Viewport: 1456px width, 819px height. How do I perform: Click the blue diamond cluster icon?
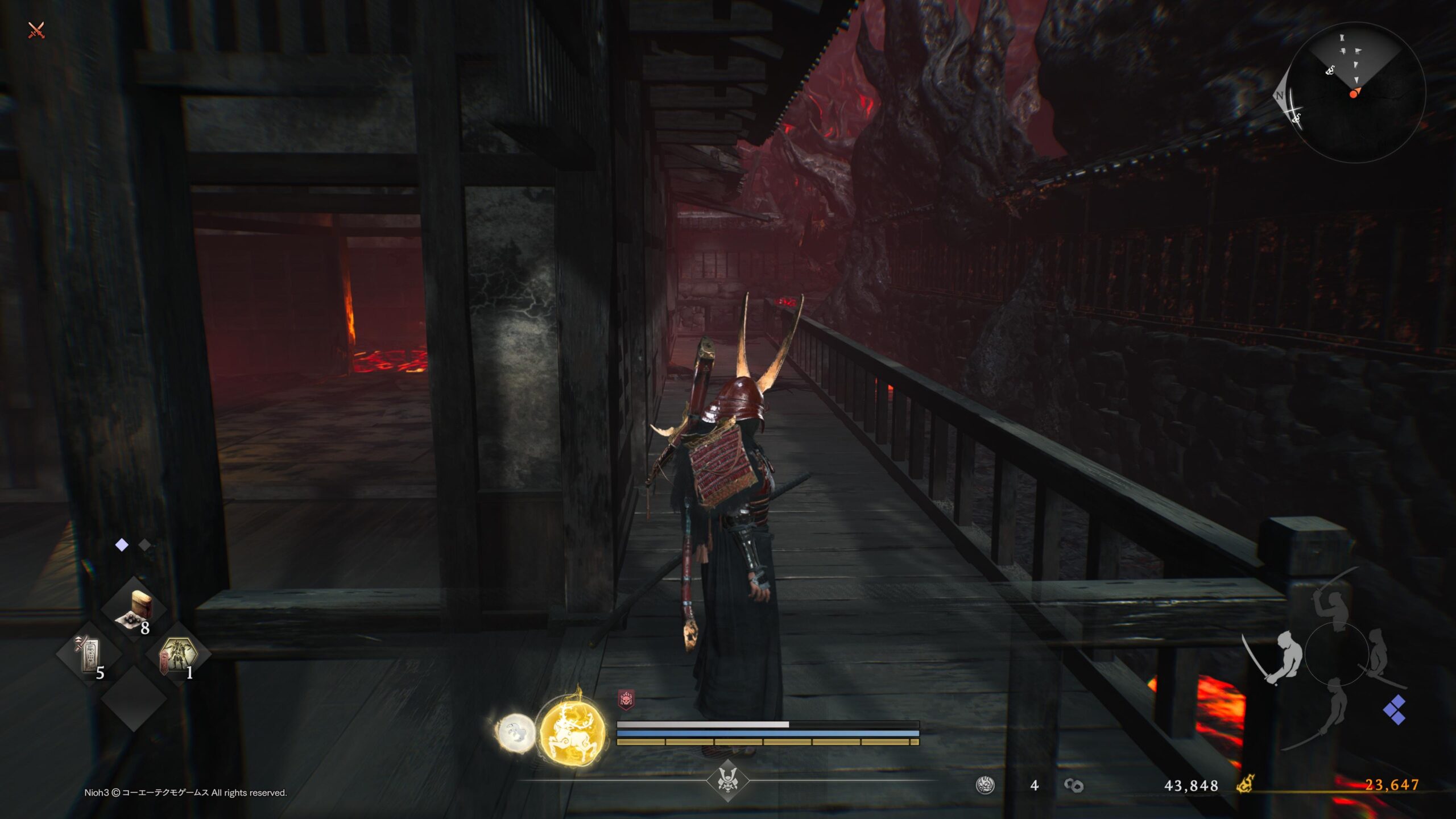[1395, 710]
